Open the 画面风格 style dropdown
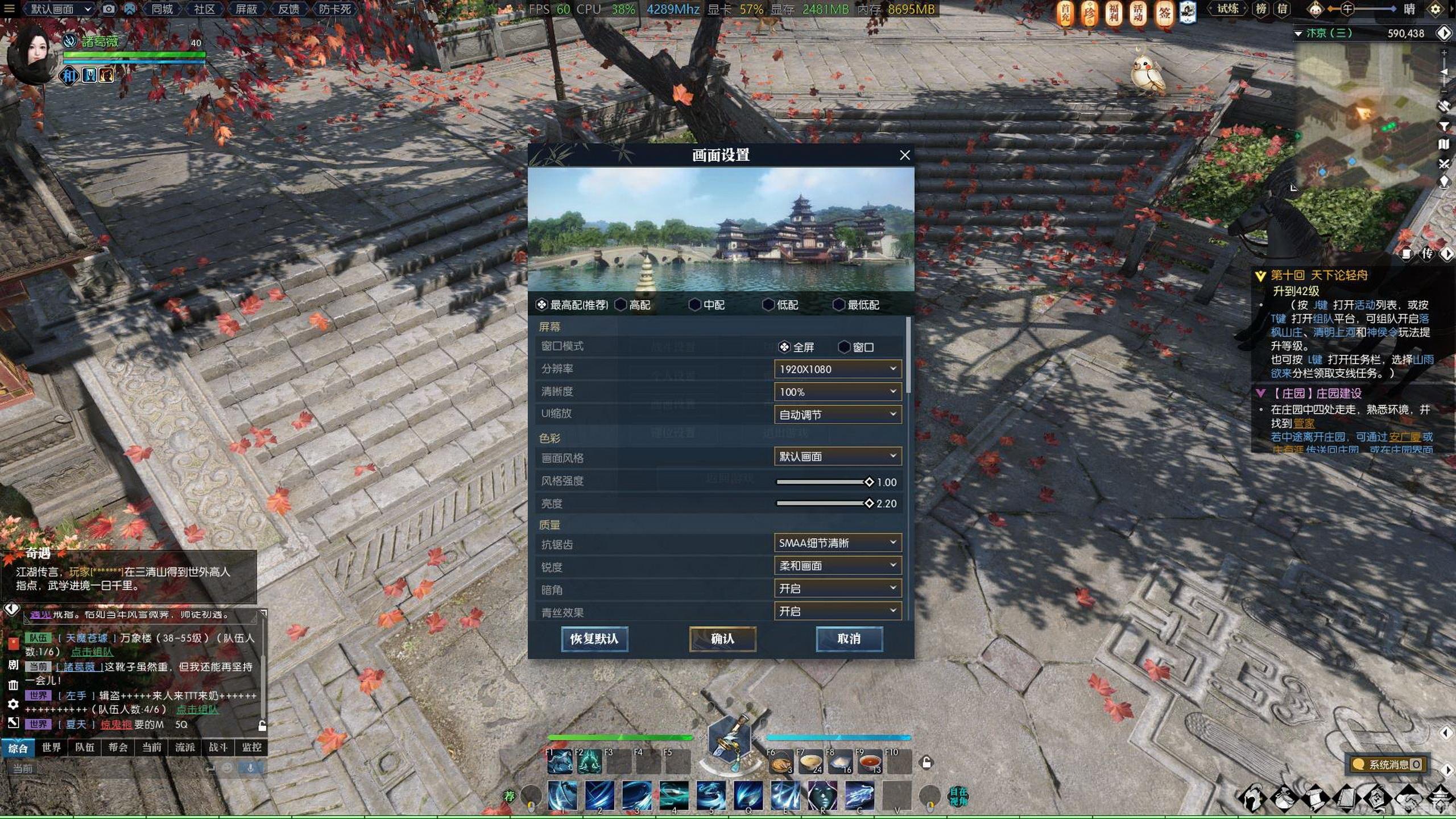Screen dimensions: 1456x819 click(837, 456)
